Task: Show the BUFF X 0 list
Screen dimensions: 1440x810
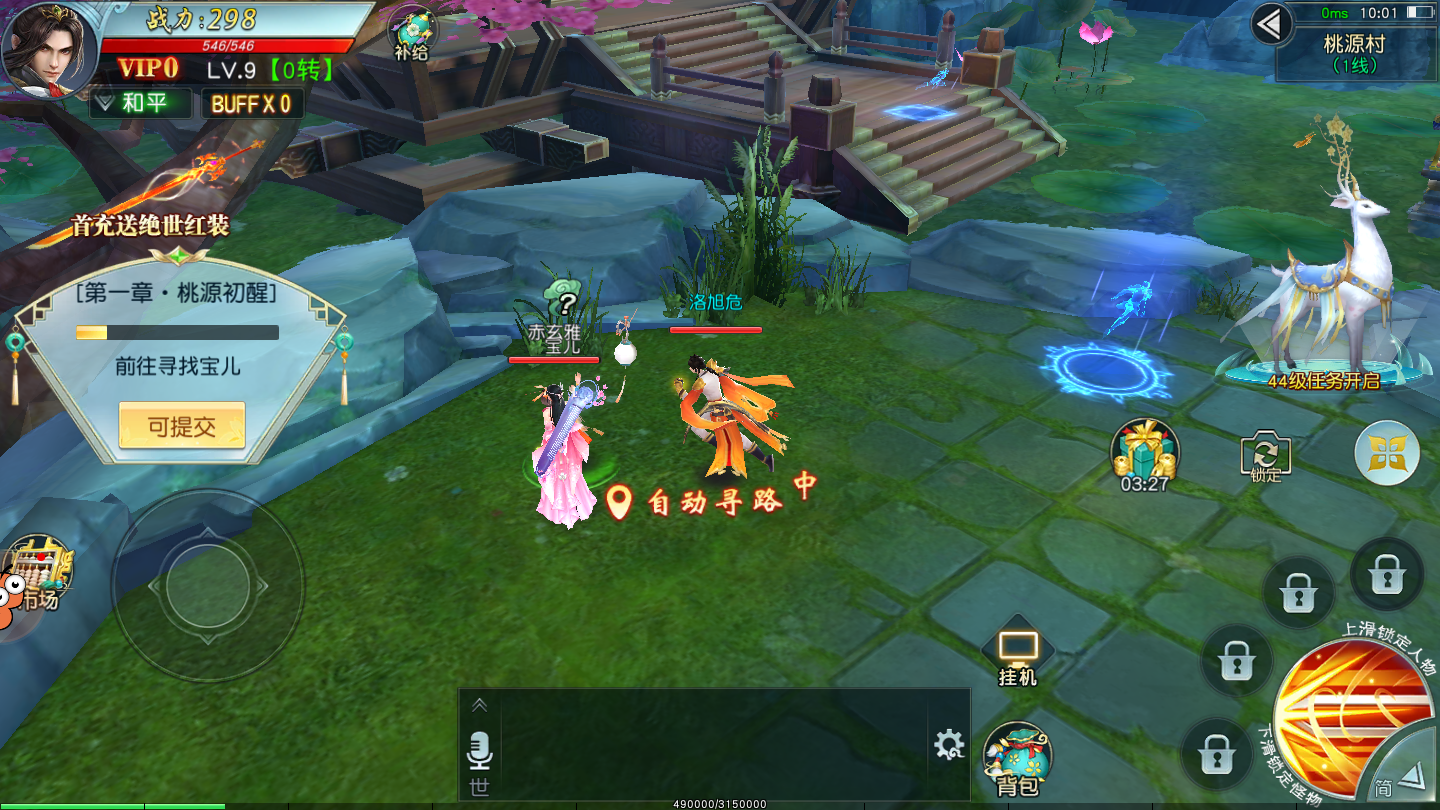Action: coord(251,104)
